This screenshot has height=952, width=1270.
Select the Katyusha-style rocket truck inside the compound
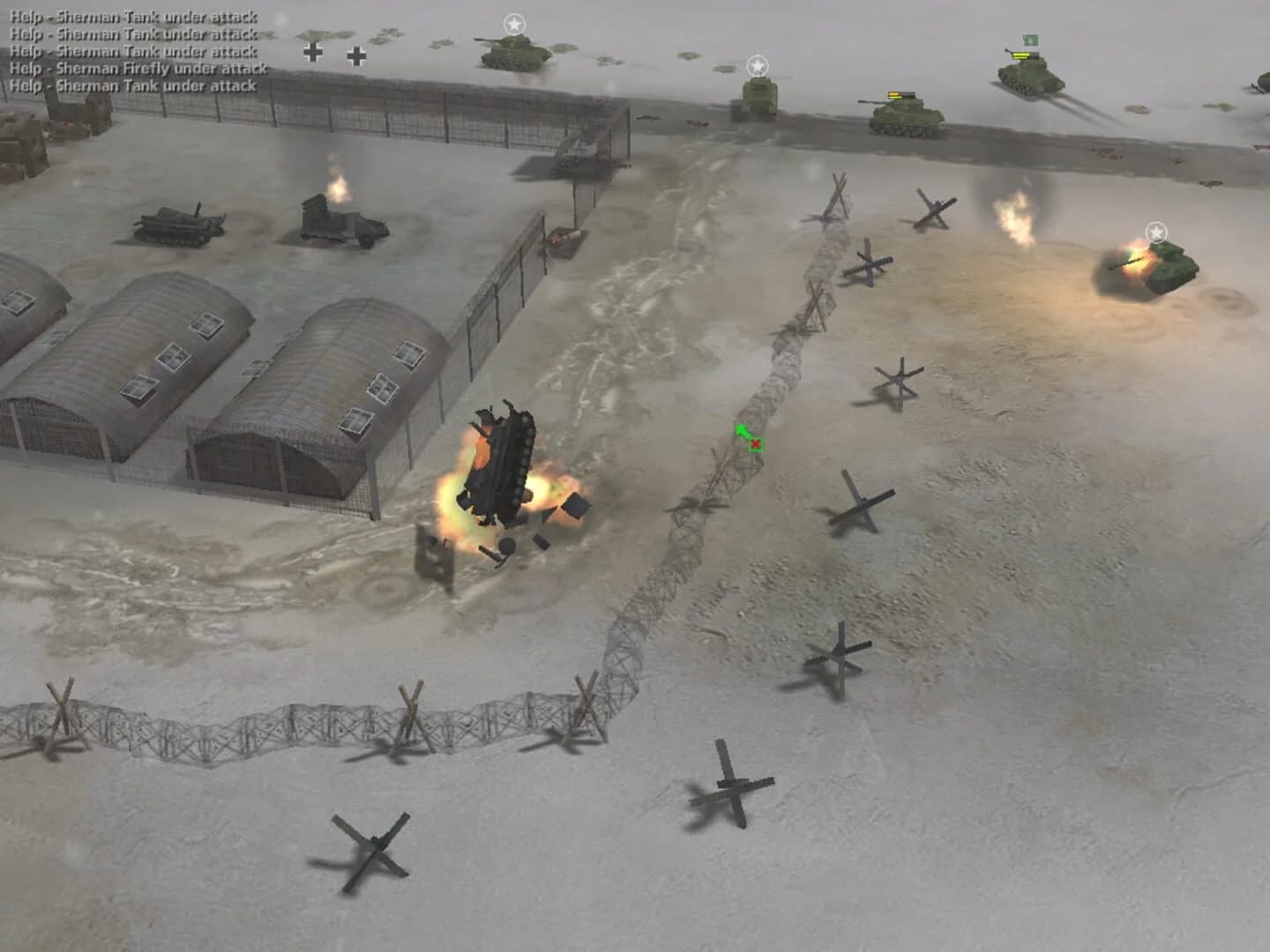pos(338,220)
